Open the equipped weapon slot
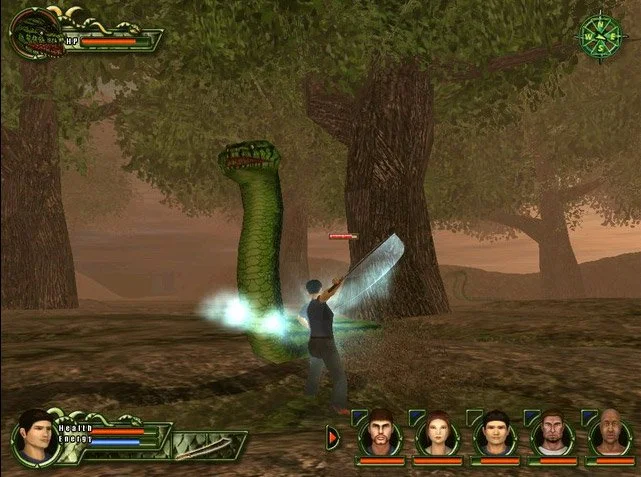Screen dimensions: 641x477 coord(210,445)
